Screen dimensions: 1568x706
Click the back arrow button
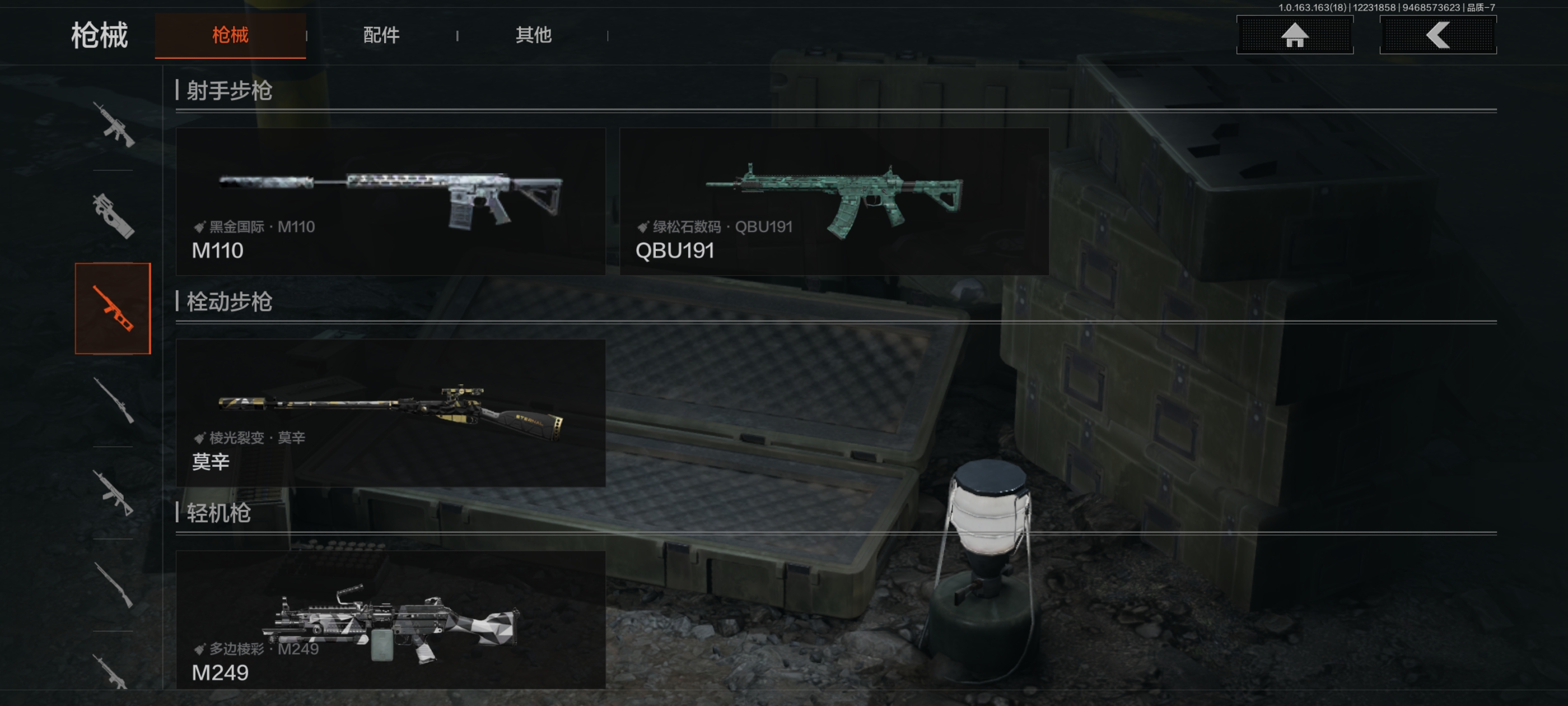1437,35
